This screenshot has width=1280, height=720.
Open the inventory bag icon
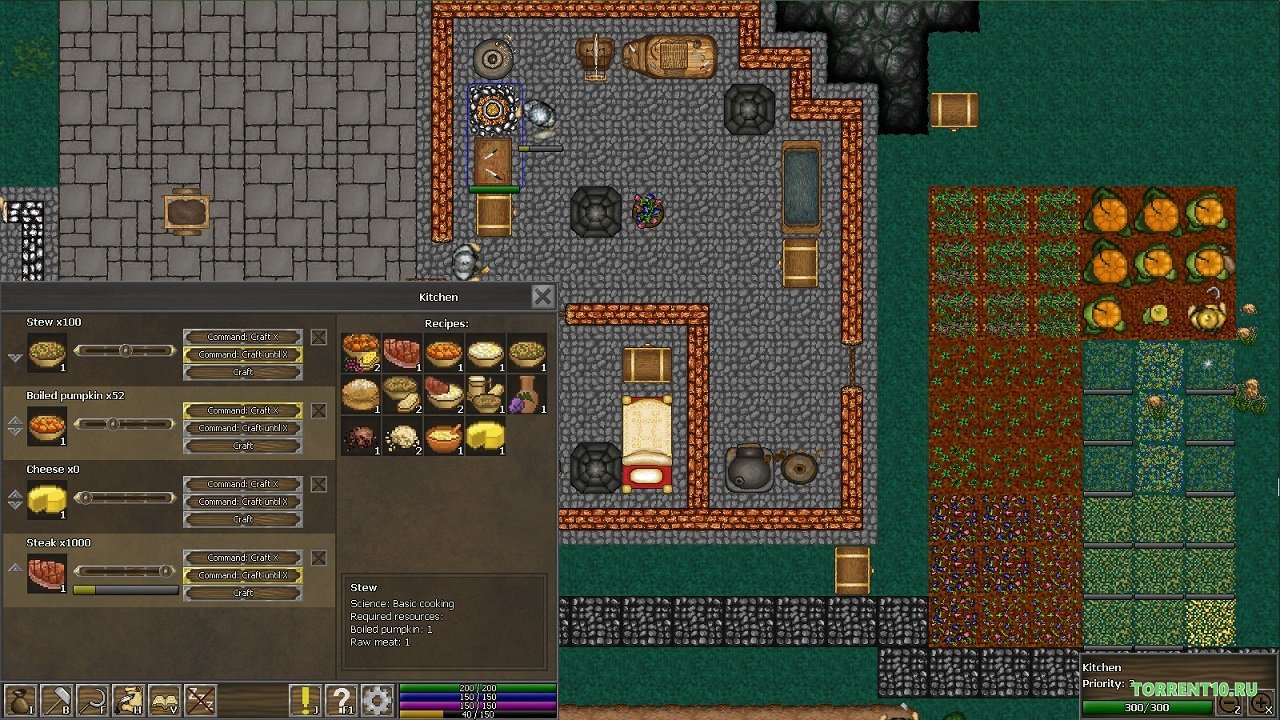[22, 698]
